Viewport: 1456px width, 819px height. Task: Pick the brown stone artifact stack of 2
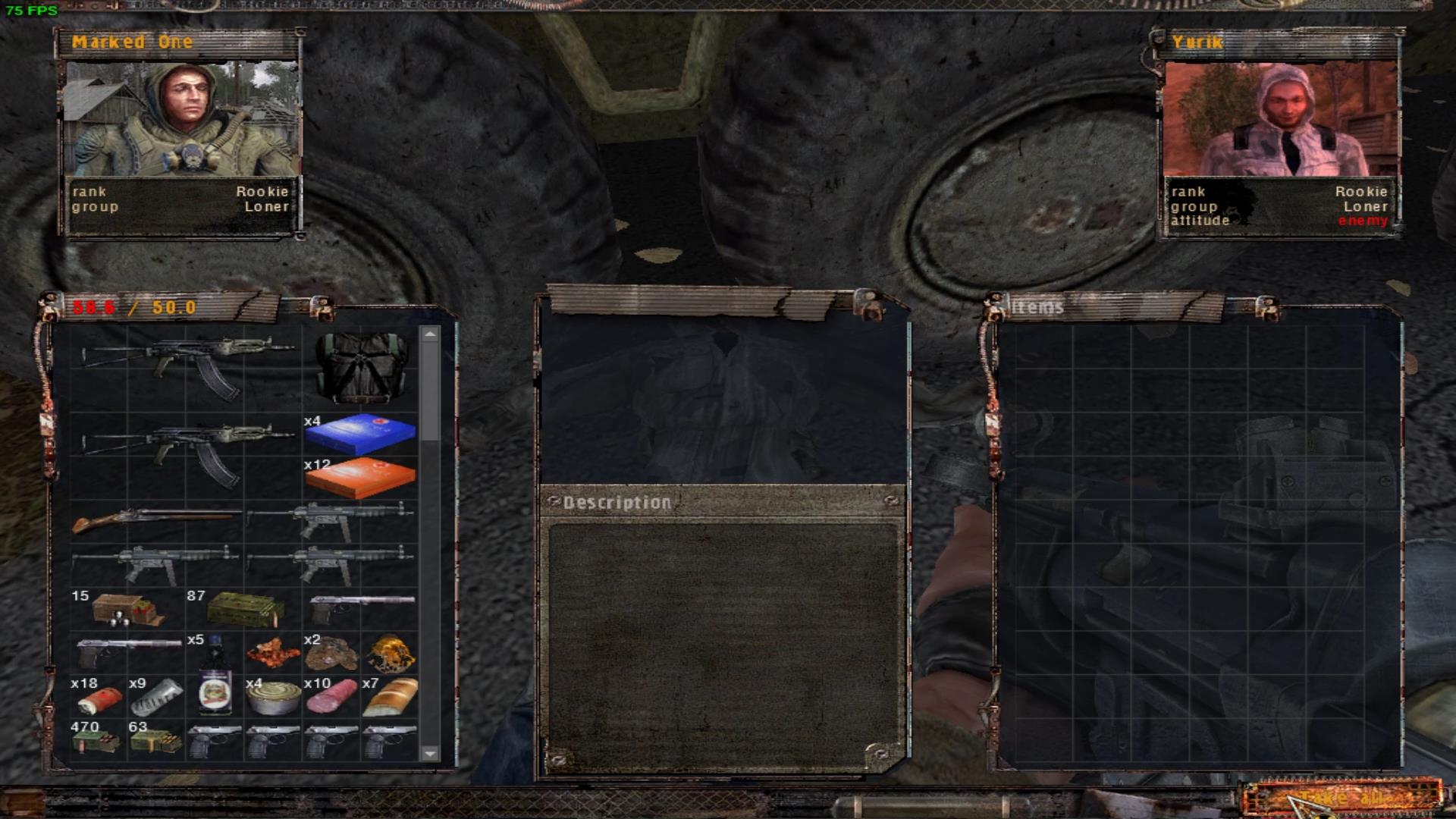(331, 654)
